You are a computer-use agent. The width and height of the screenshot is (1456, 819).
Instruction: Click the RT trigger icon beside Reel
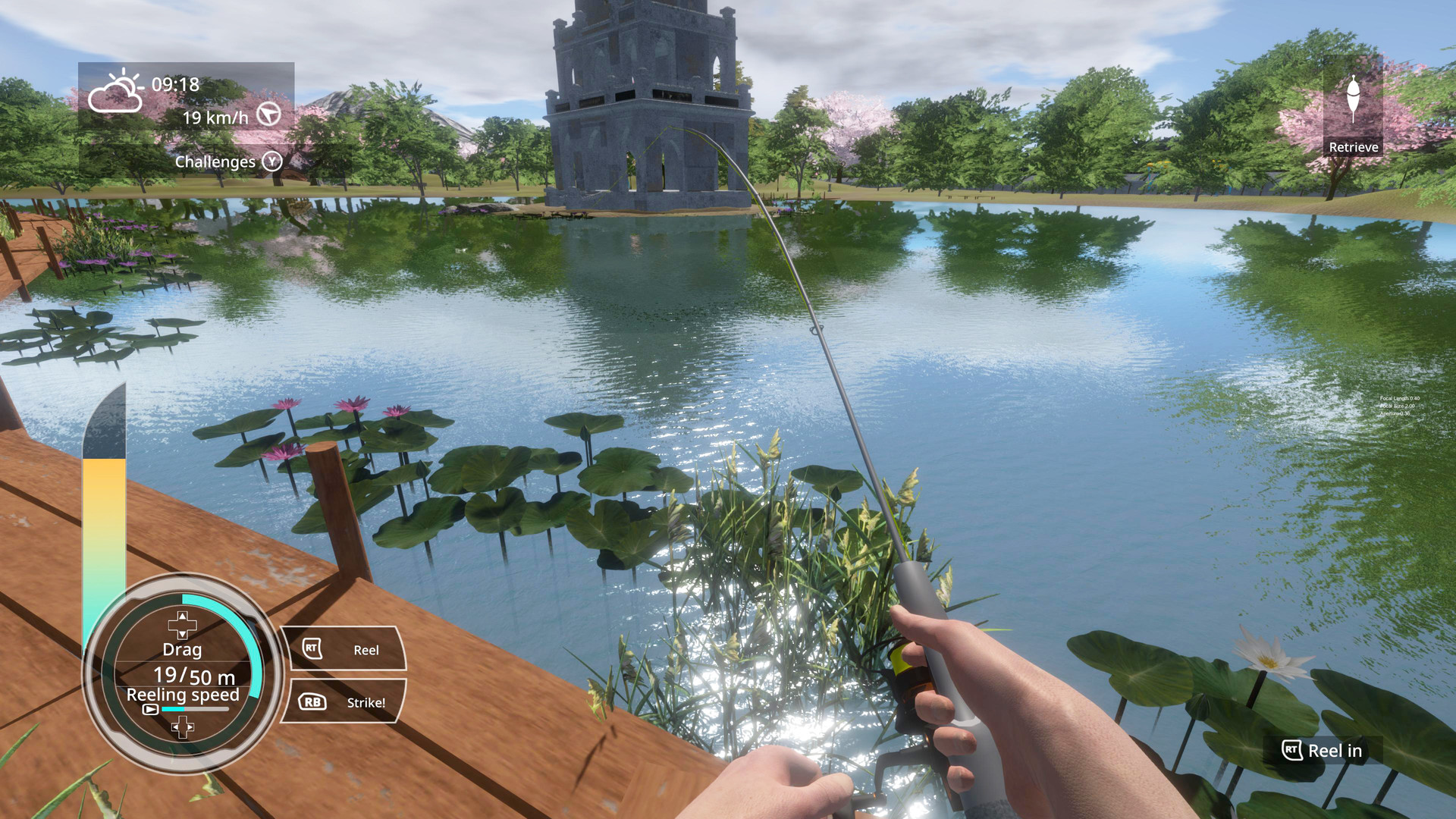tap(311, 648)
